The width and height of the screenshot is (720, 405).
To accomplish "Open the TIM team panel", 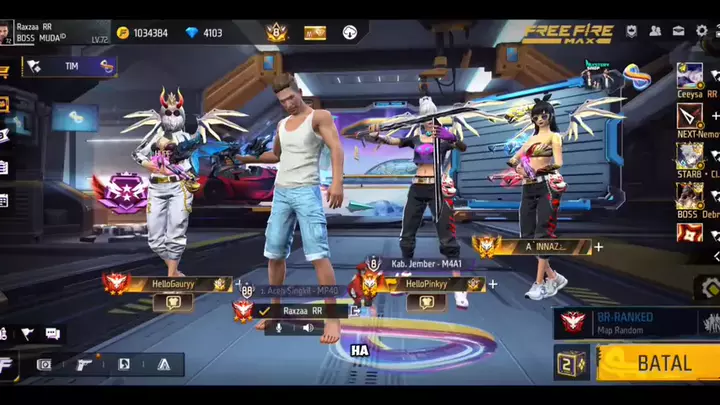I will click(x=70, y=66).
